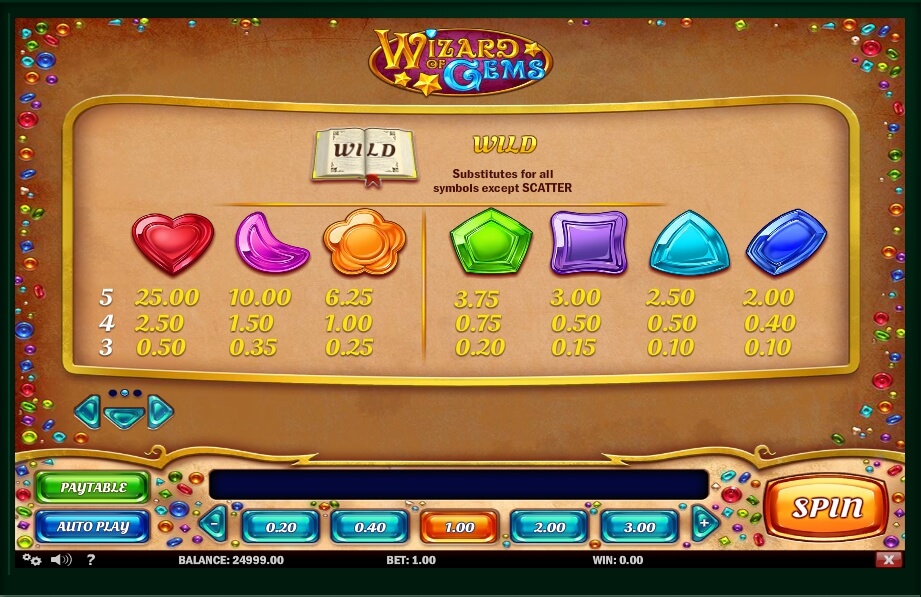Switch the bet to 3.00

pyautogui.click(x=639, y=527)
